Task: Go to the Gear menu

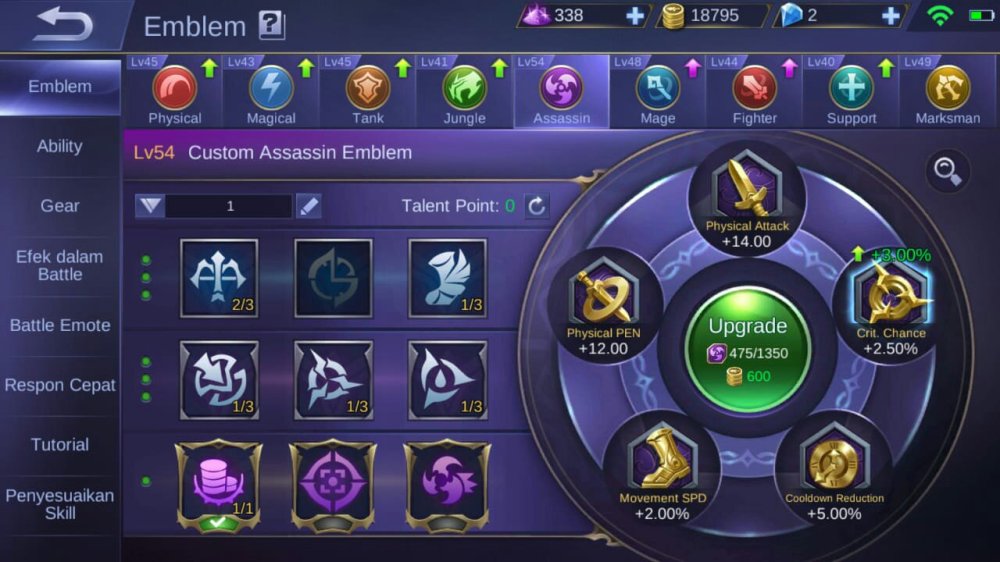Action: pos(60,206)
